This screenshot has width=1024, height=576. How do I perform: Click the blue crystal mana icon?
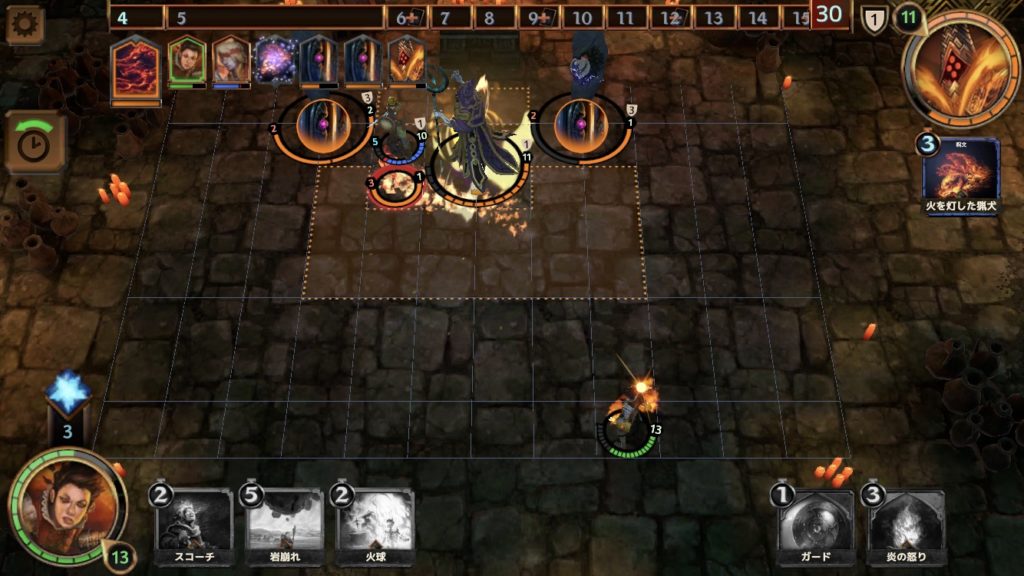pos(68,393)
